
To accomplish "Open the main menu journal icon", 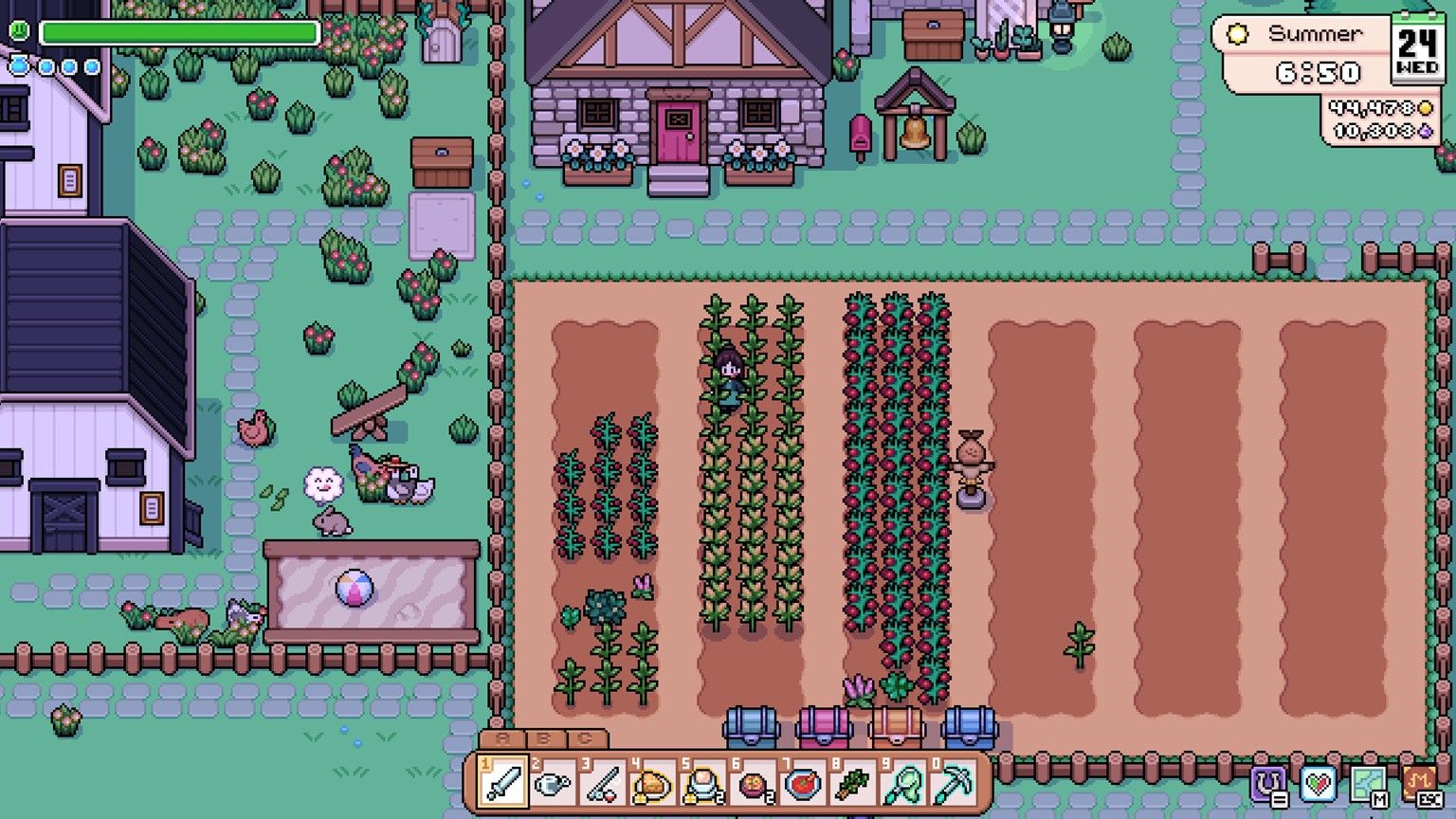I will pyautogui.click(x=1419, y=785).
